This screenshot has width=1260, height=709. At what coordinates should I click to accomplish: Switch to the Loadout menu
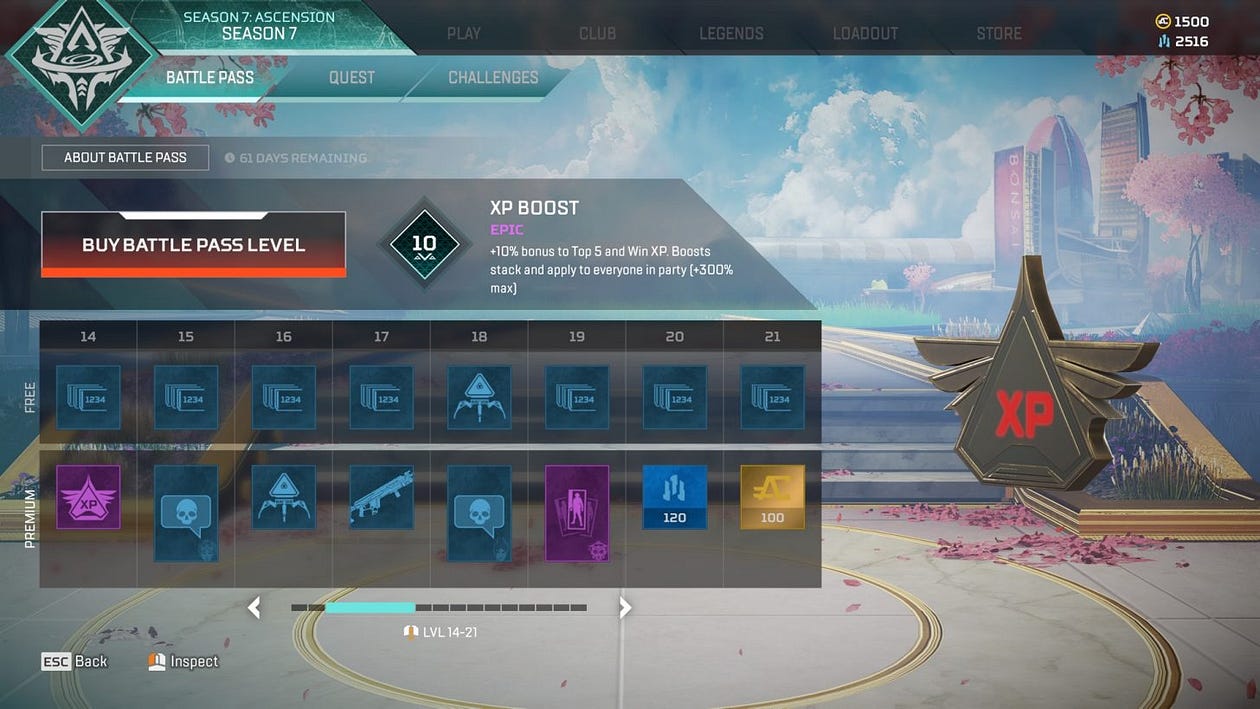(865, 33)
